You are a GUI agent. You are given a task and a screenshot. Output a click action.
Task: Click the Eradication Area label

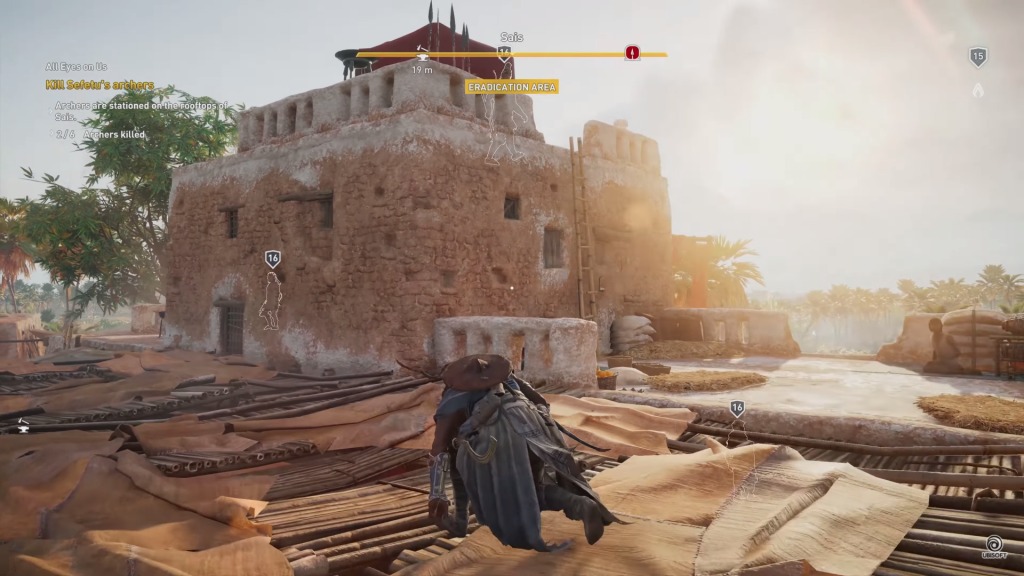512,87
